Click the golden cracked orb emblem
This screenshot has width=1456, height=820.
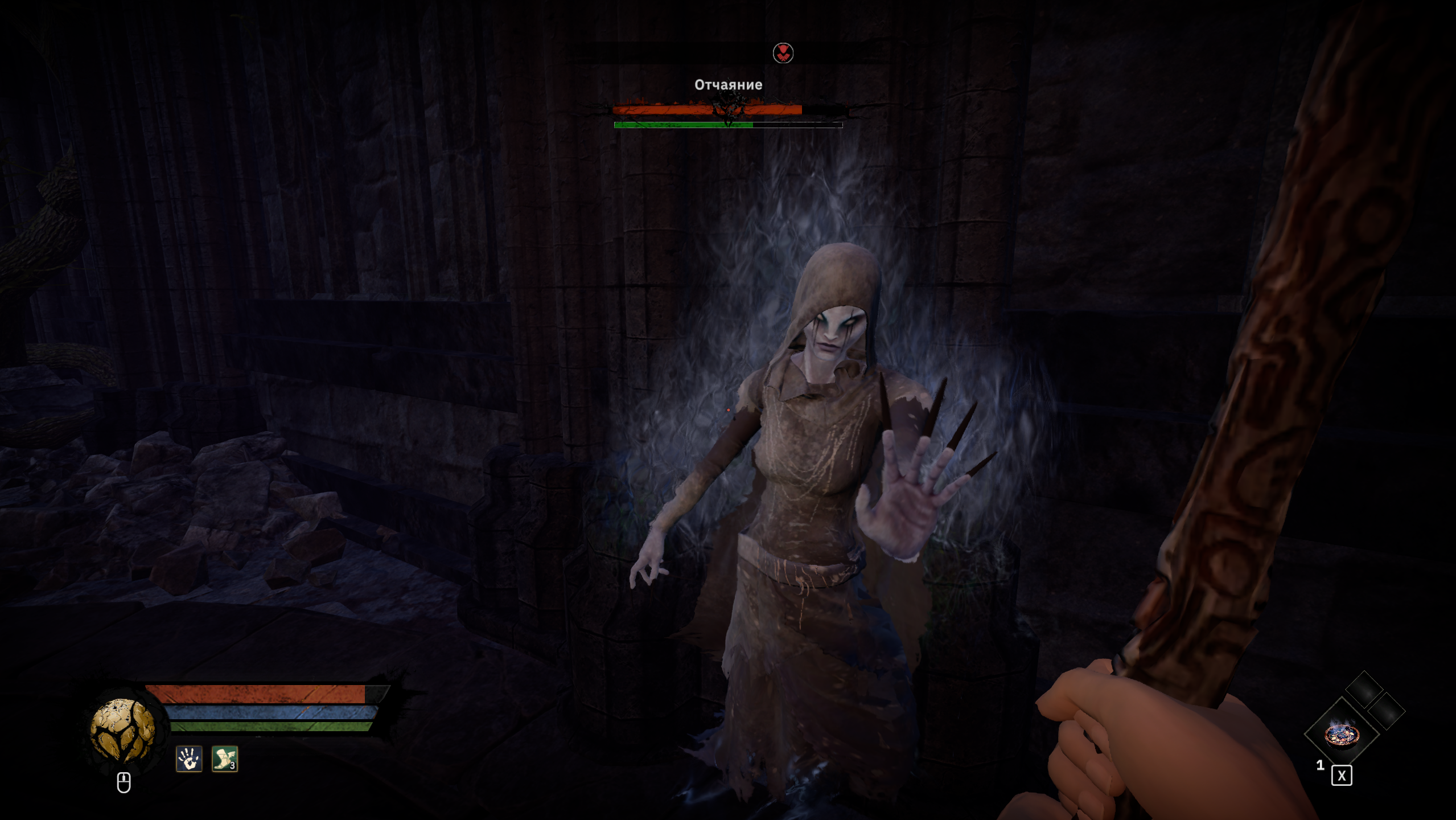[x=122, y=731]
